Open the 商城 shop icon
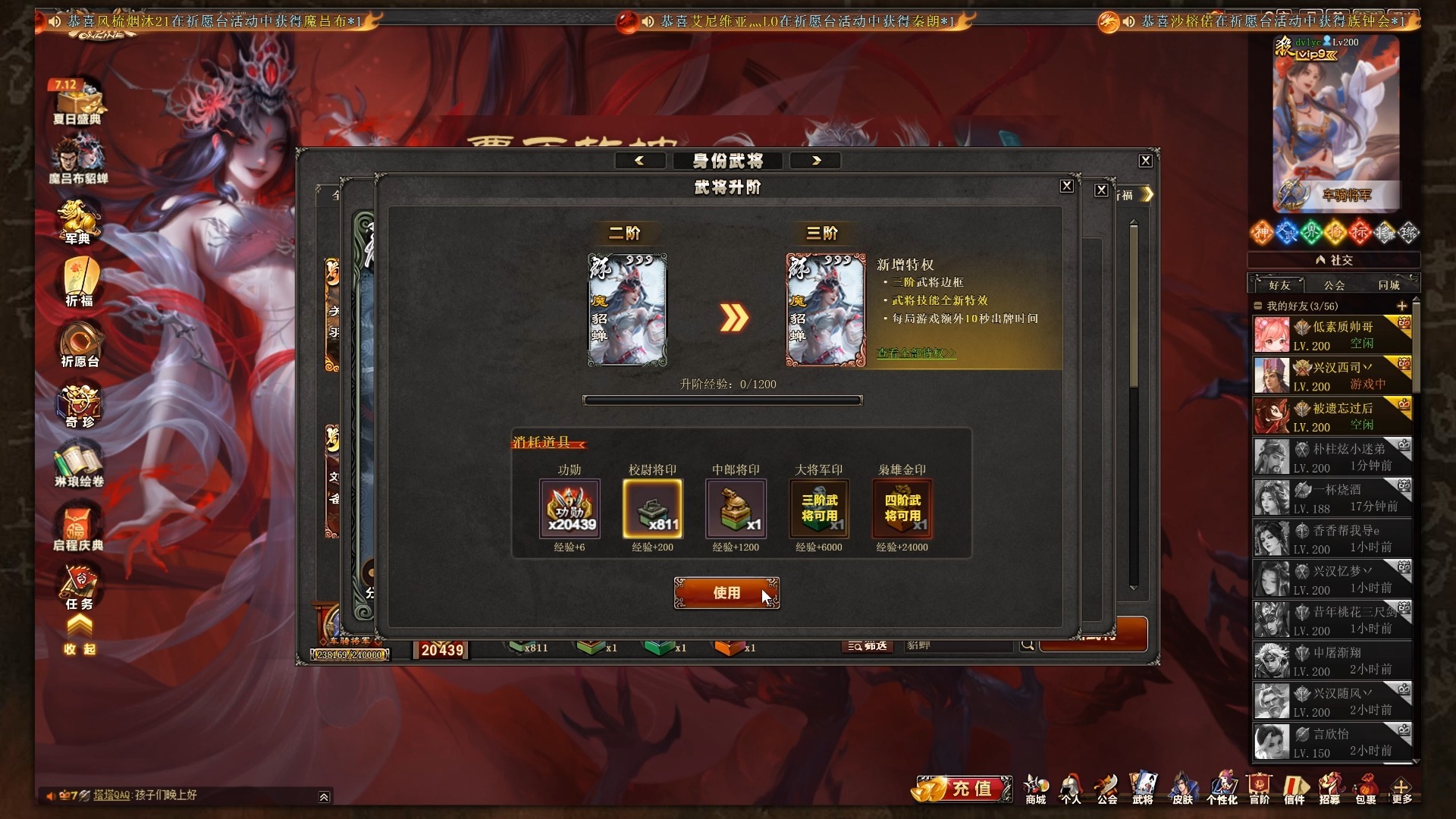1456x819 pixels. [x=1035, y=789]
